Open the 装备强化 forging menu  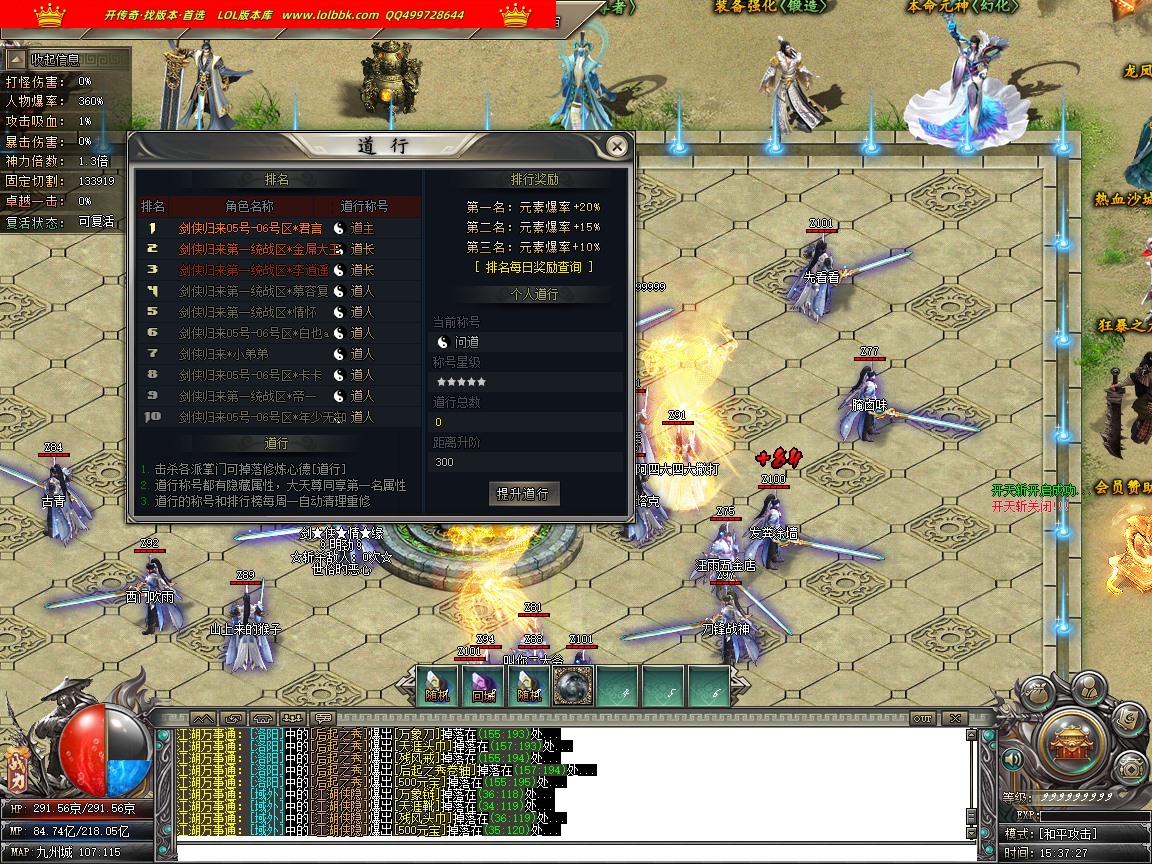(x=790, y=7)
